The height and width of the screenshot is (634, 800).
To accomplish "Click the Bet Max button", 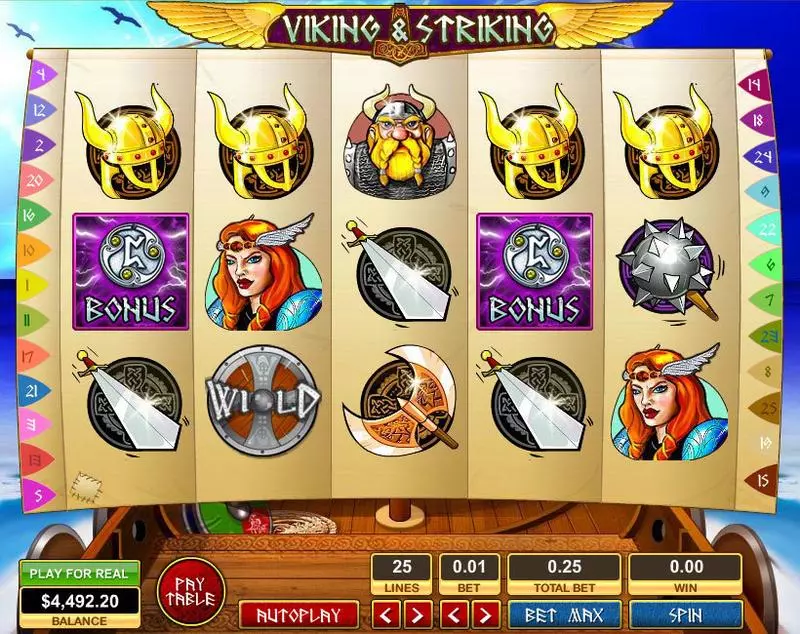I will click(562, 613).
